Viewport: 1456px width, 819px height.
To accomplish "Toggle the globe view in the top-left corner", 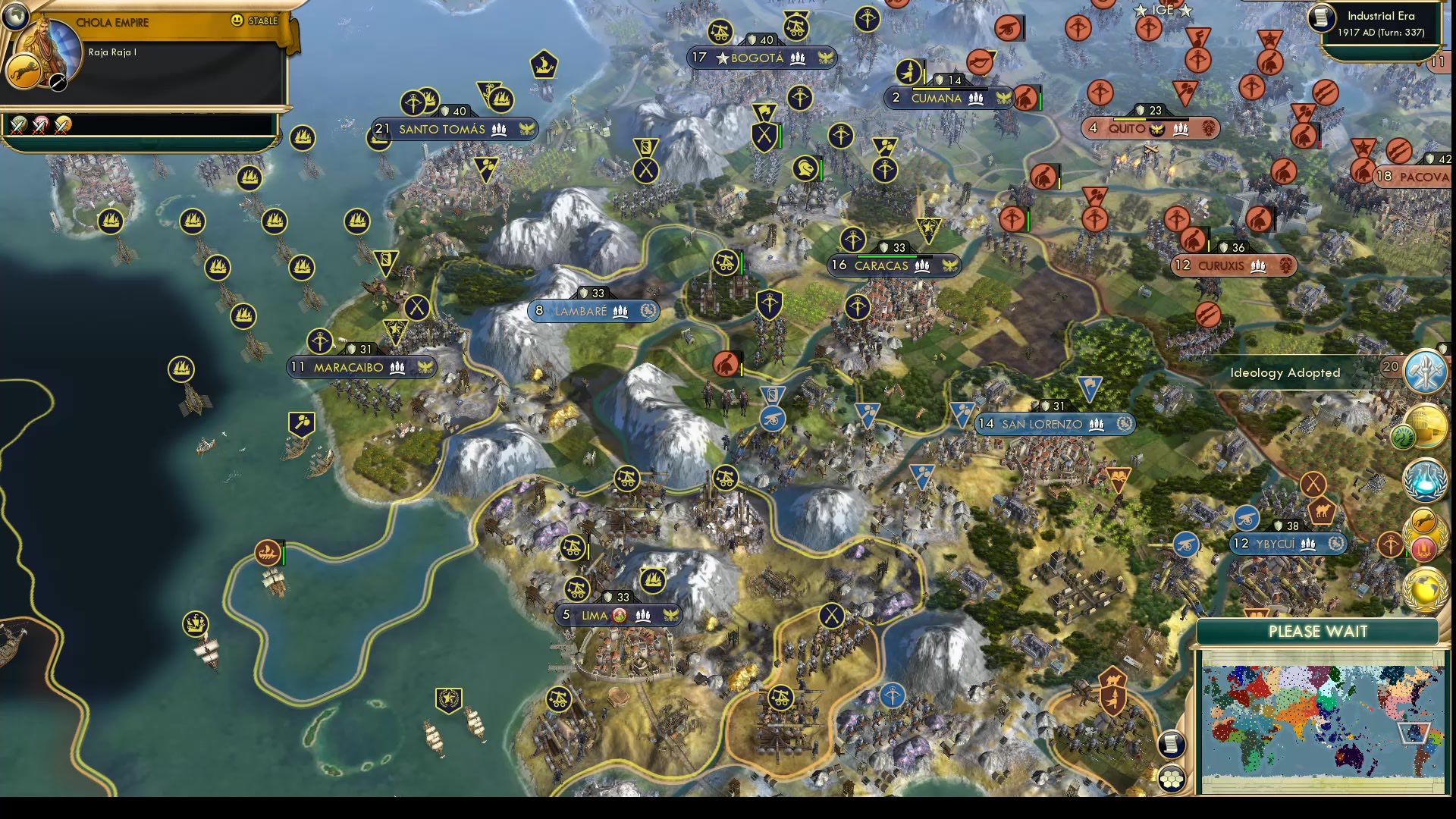I will pyautogui.click(x=15, y=15).
